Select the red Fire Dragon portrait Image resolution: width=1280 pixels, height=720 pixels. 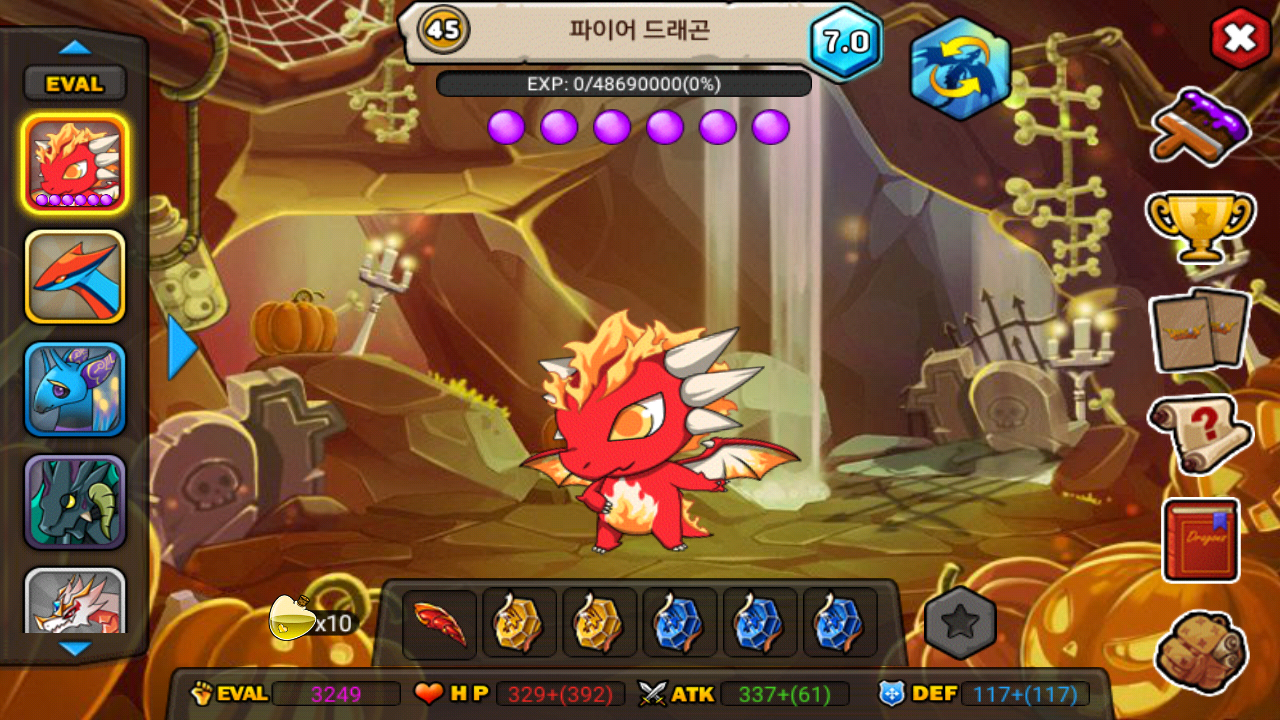pyautogui.click(x=75, y=163)
